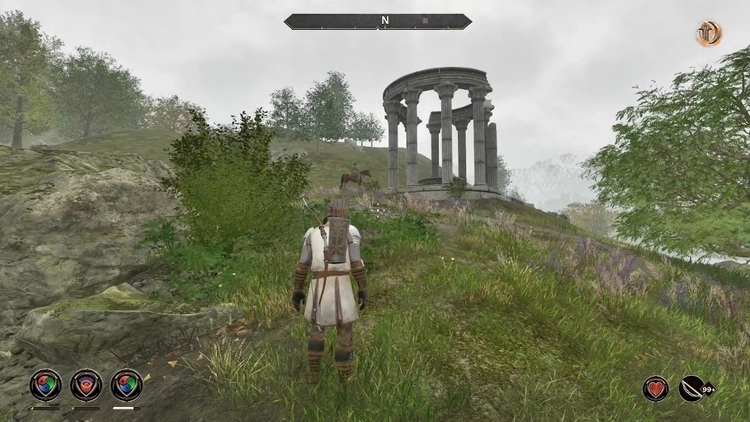Use the red heart healing item

656,389
